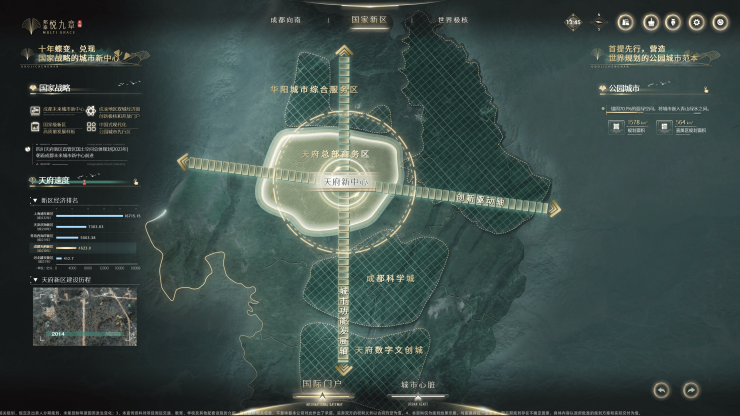Click the 天府新中心 center marker
The image size is (740, 416).
(x=347, y=183)
